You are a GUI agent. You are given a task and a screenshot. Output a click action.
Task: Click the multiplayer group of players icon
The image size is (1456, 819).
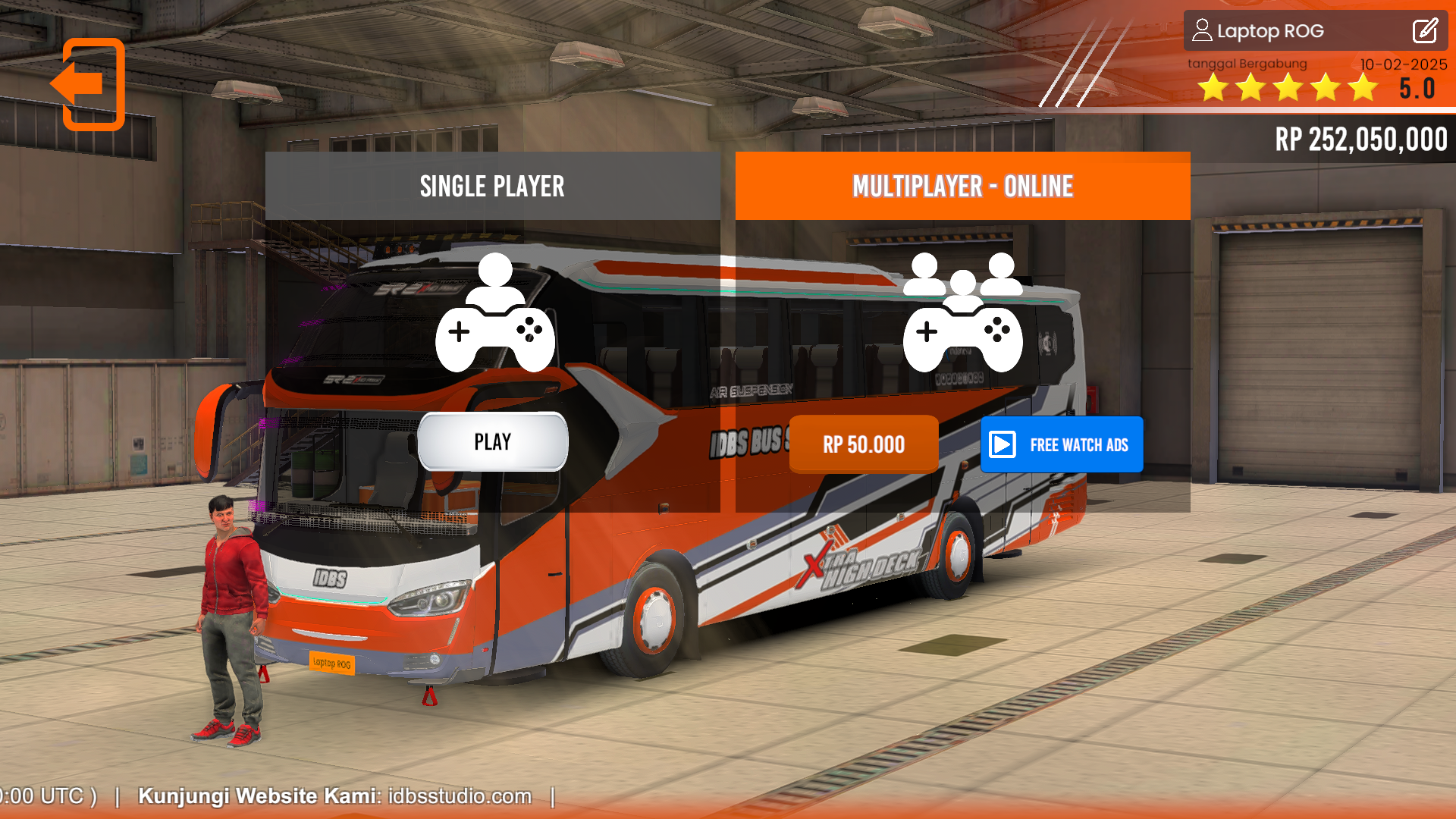point(962,277)
